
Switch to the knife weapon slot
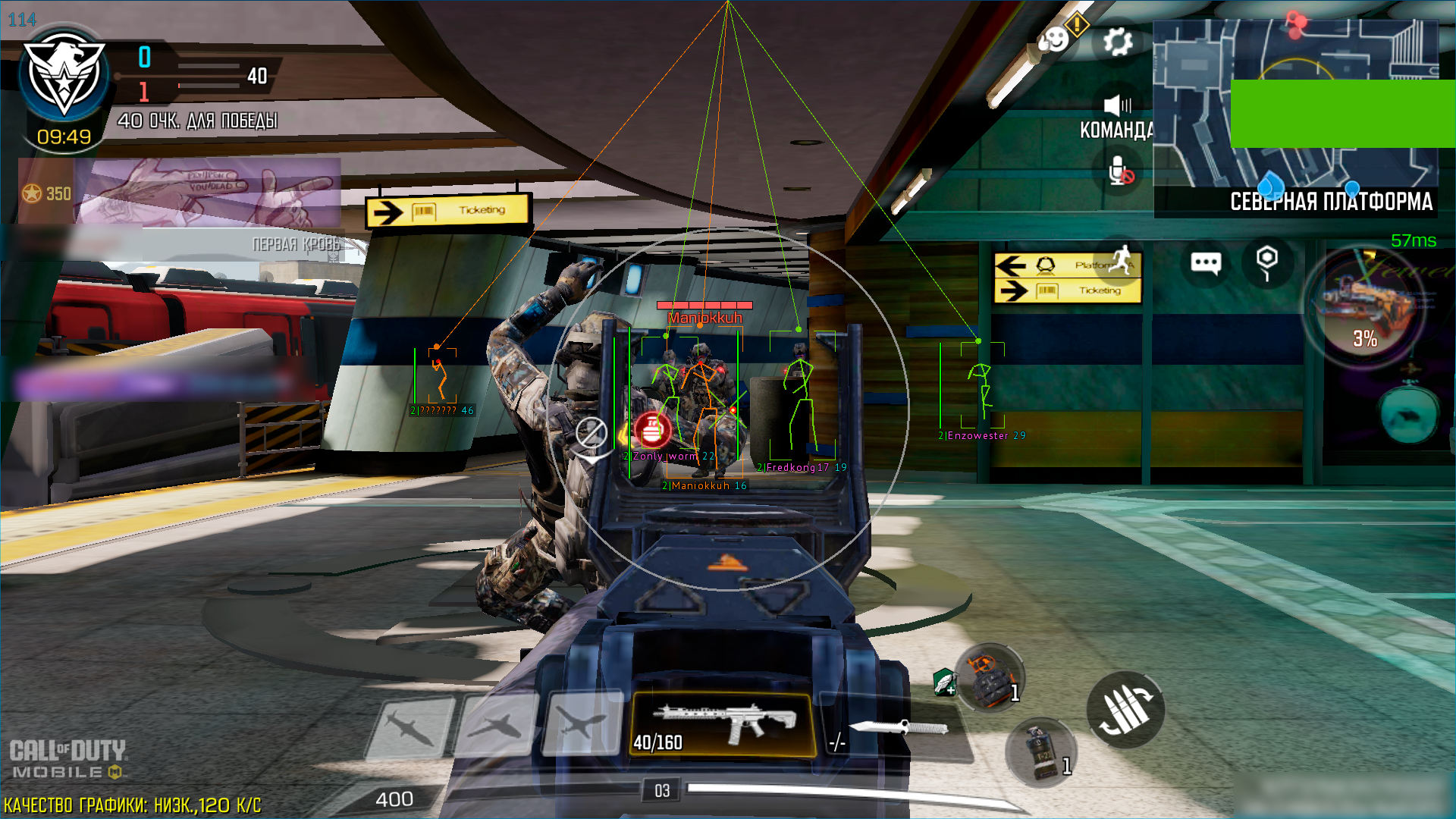[x=896, y=730]
